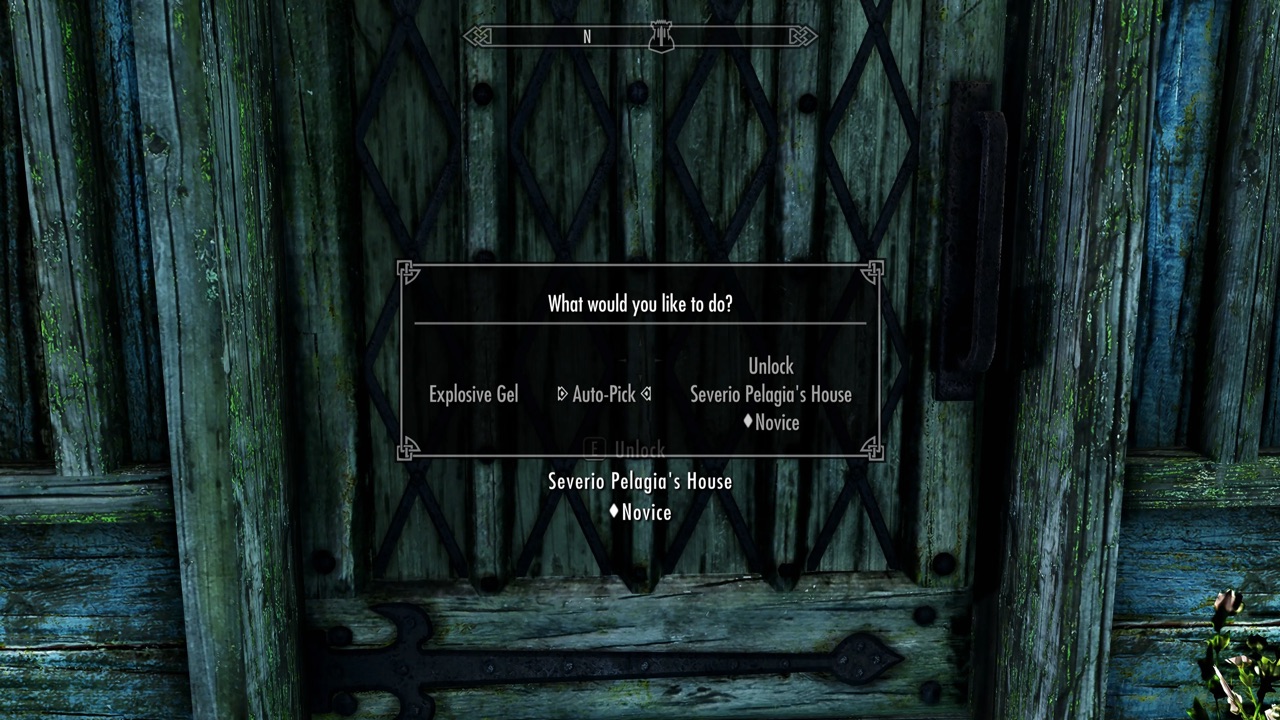Select the dialog prompt 'What would you like to do?'
This screenshot has height=720, width=1280.
640,304
